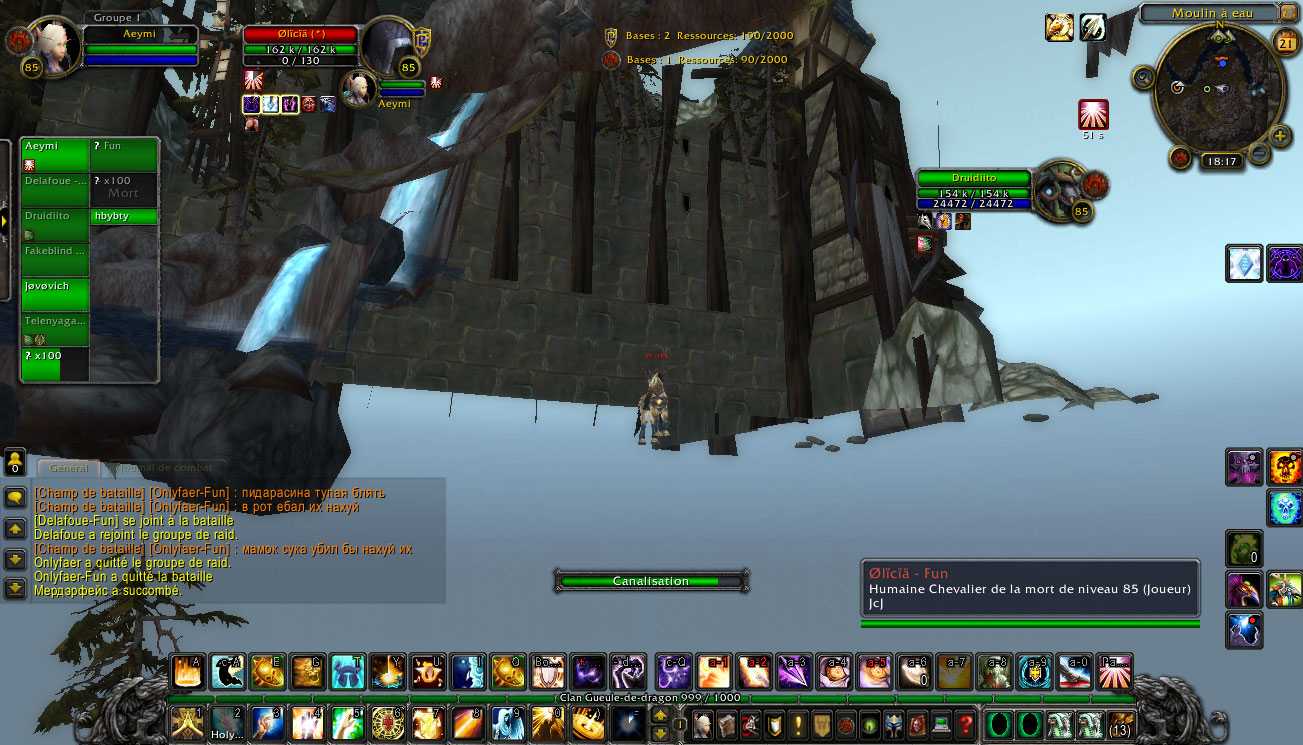Zoom in the minimap with the plus button

coord(1281,136)
